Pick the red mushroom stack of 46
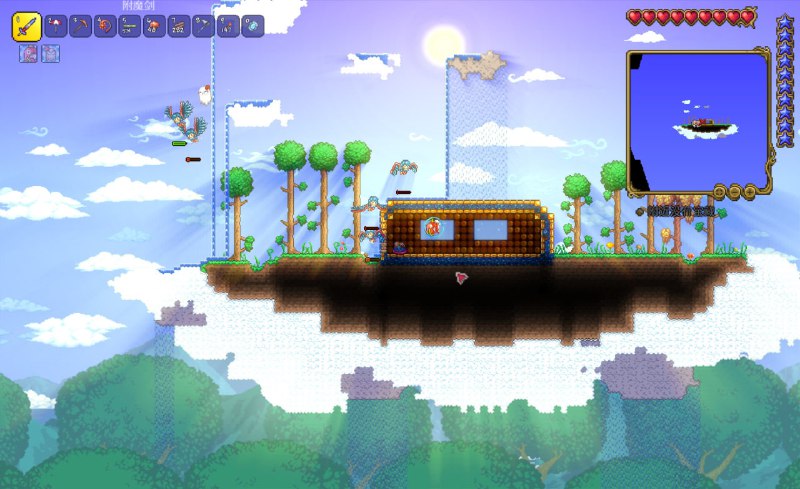This screenshot has height=489, width=800. [x=155, y=26]
